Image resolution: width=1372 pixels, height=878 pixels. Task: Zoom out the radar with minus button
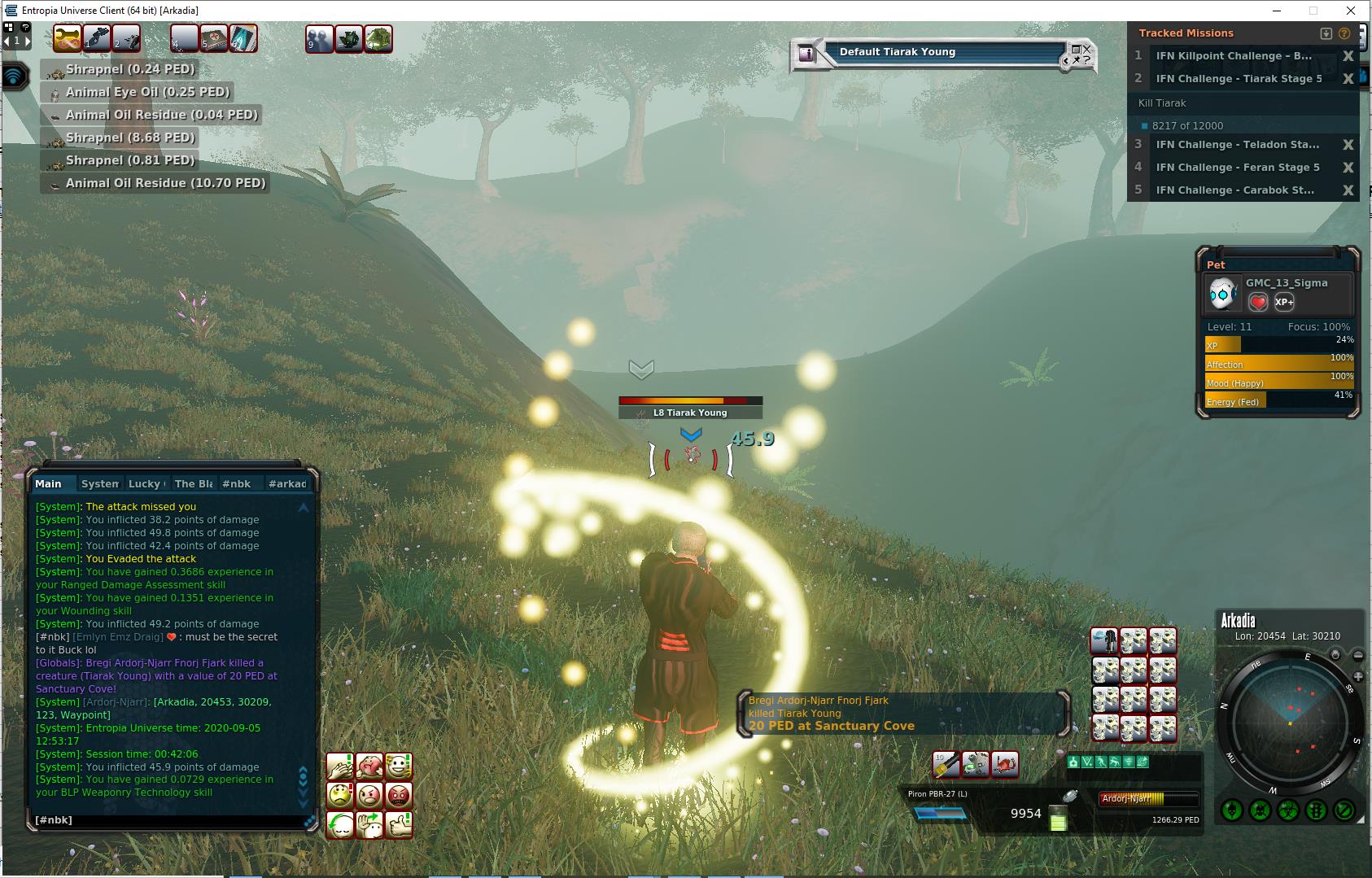(1358, 655)
